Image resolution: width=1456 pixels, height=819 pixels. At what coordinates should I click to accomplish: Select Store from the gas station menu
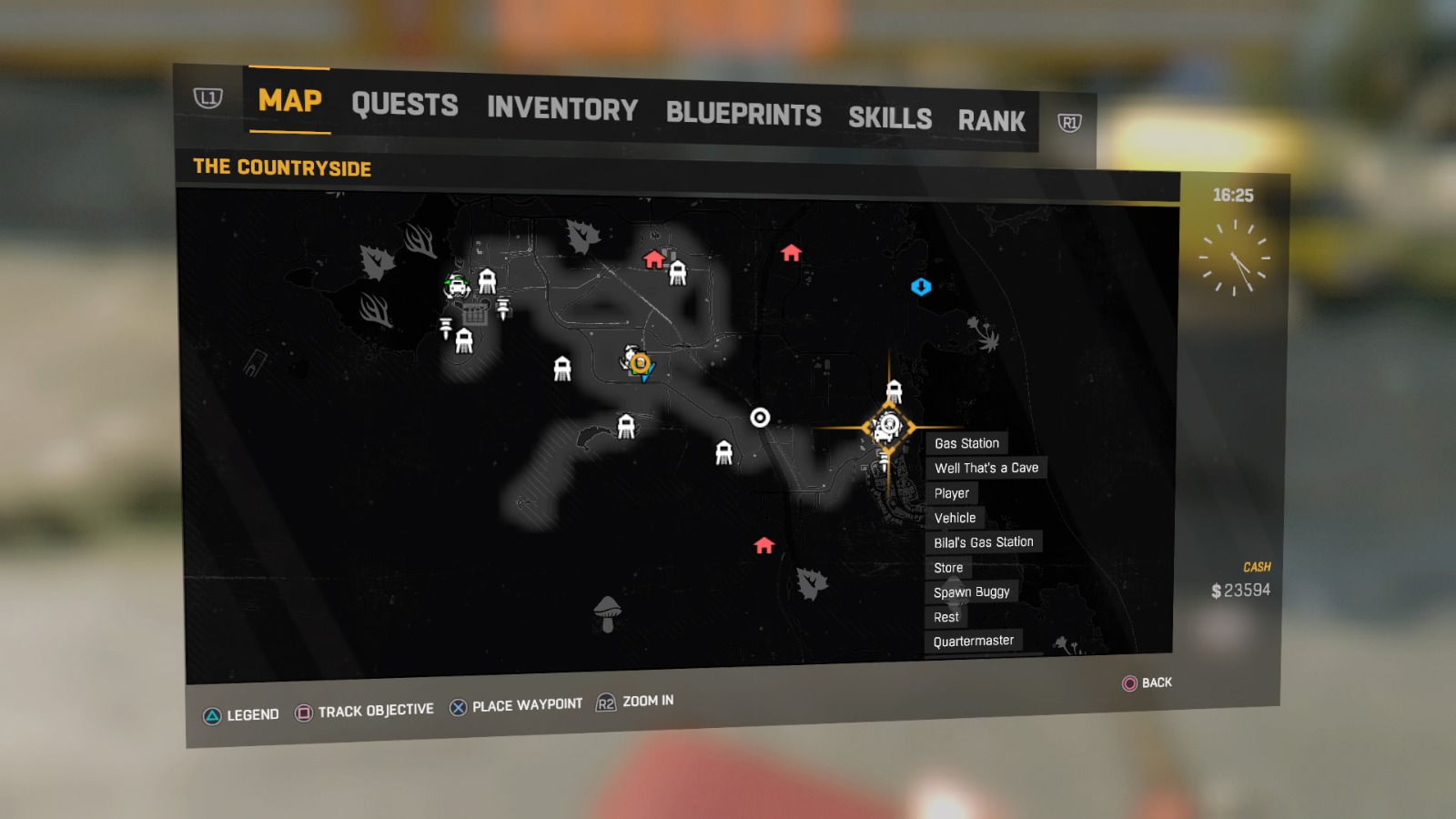point(946,567)
